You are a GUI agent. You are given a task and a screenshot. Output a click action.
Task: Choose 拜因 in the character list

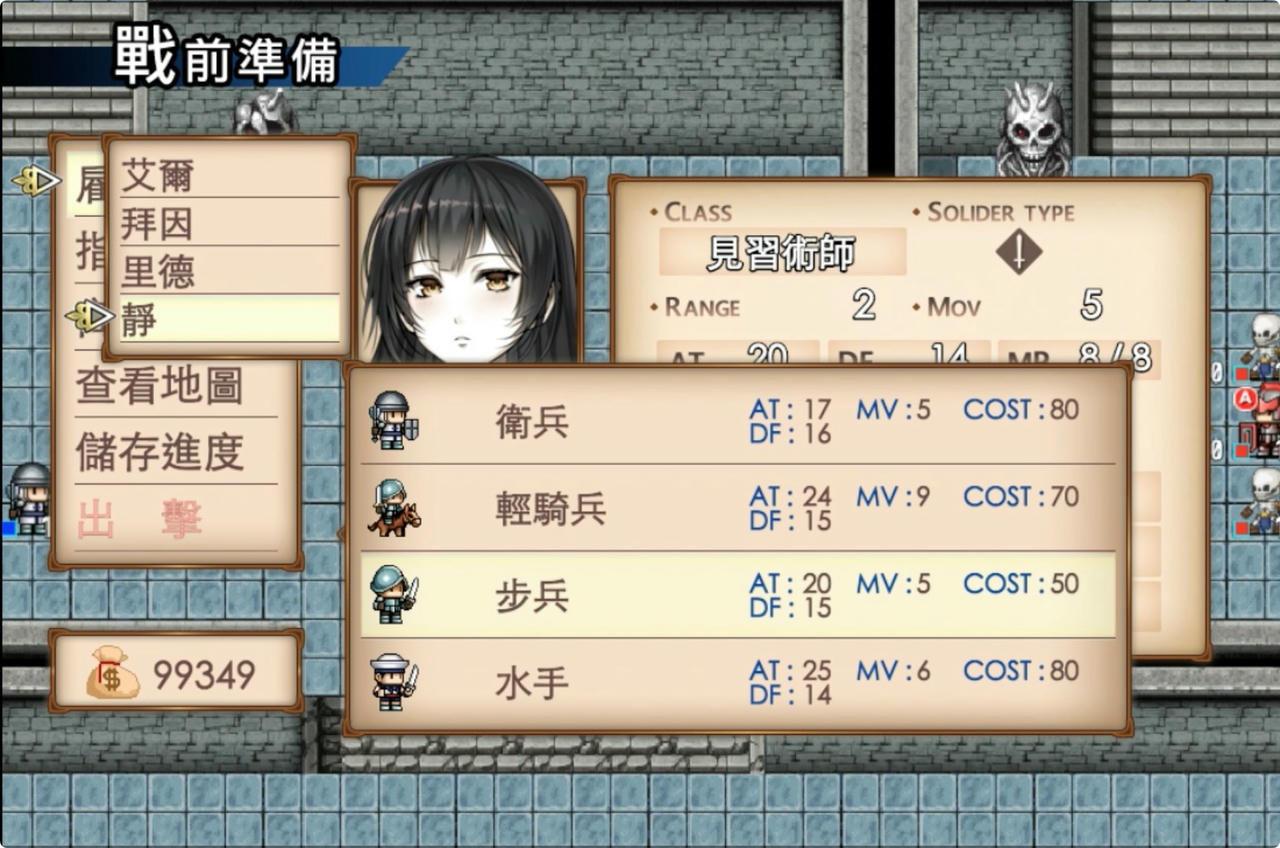point(228,224)
